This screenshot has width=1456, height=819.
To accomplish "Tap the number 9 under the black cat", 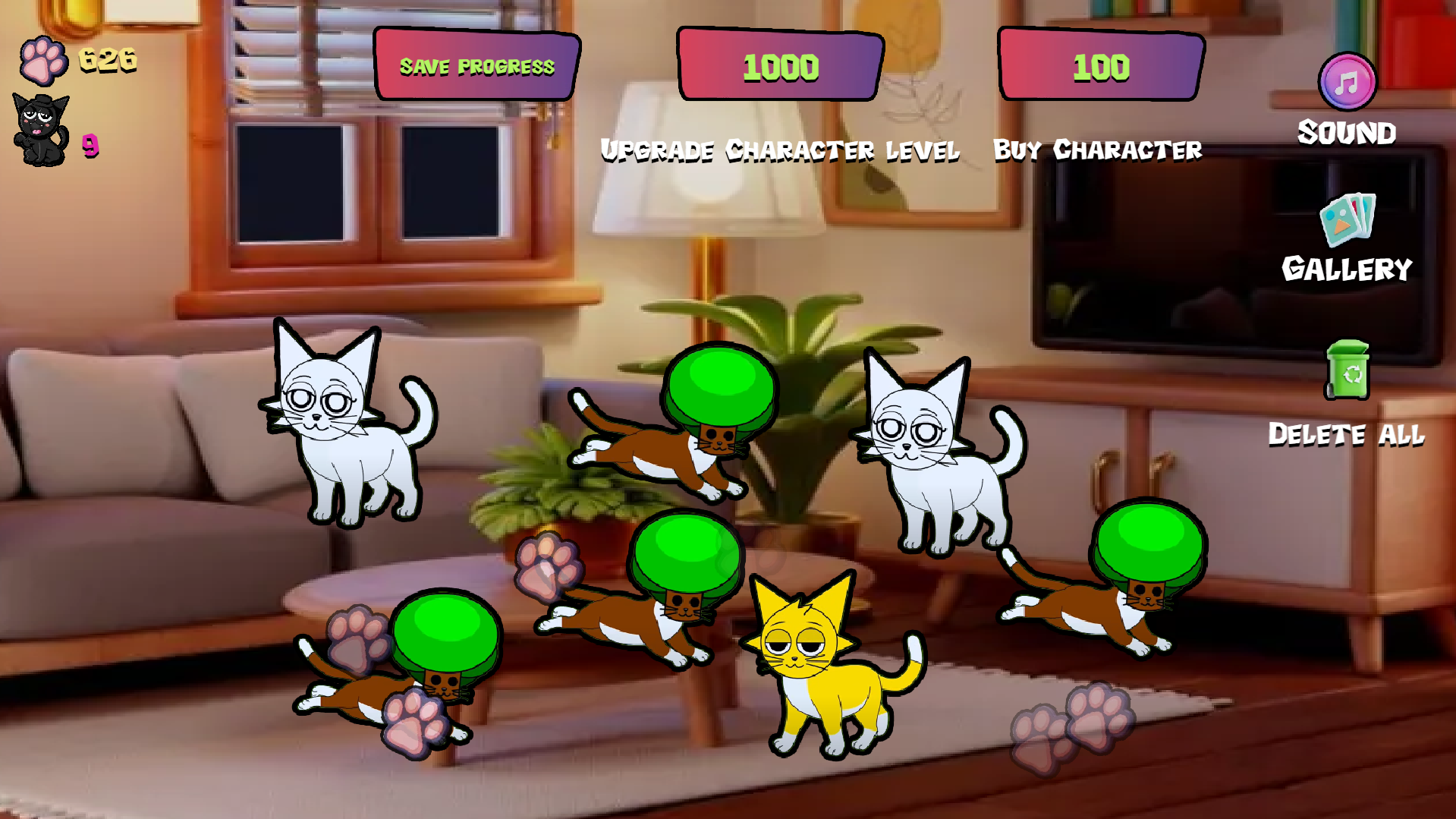I will (91, 146).
